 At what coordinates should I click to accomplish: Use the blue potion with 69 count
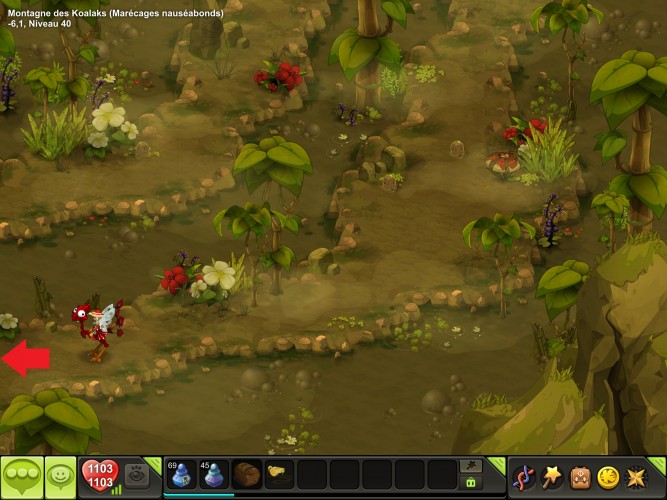181,474
